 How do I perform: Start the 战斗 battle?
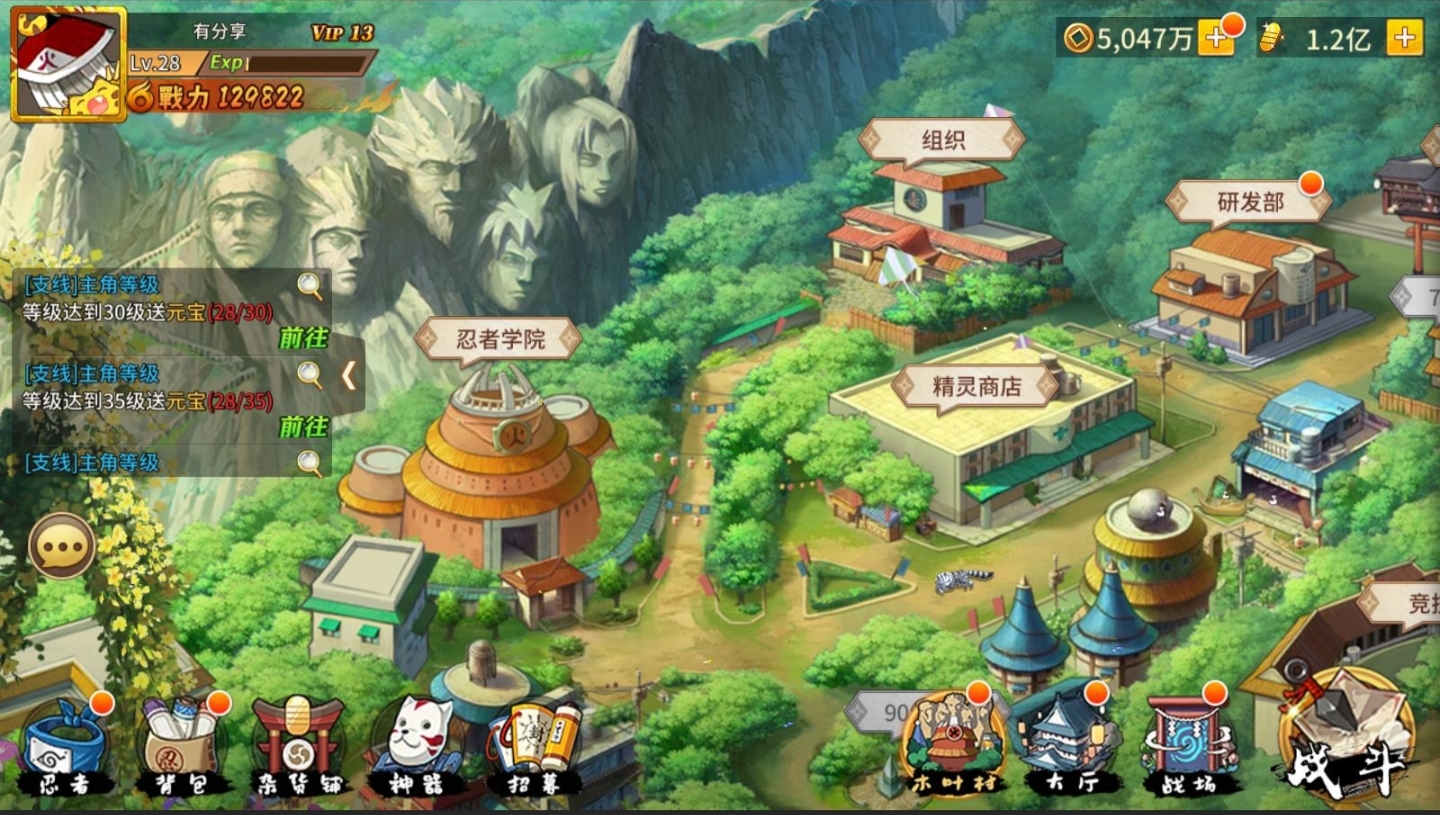1345,740
